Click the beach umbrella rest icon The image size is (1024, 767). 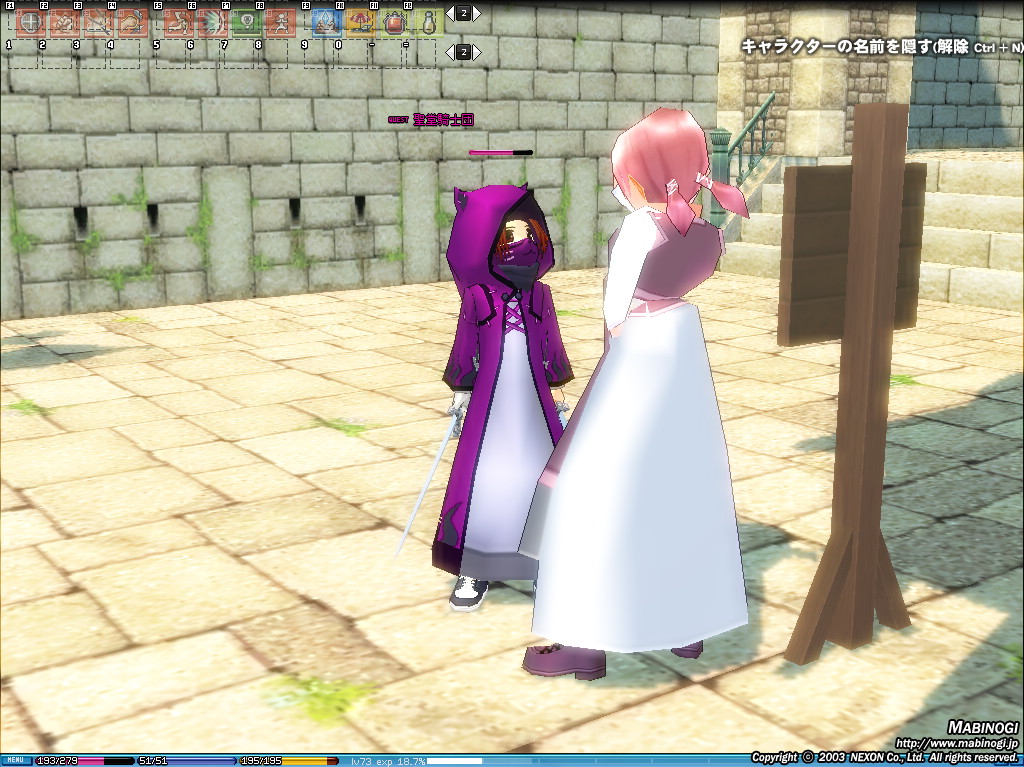(x=361, y=22)
